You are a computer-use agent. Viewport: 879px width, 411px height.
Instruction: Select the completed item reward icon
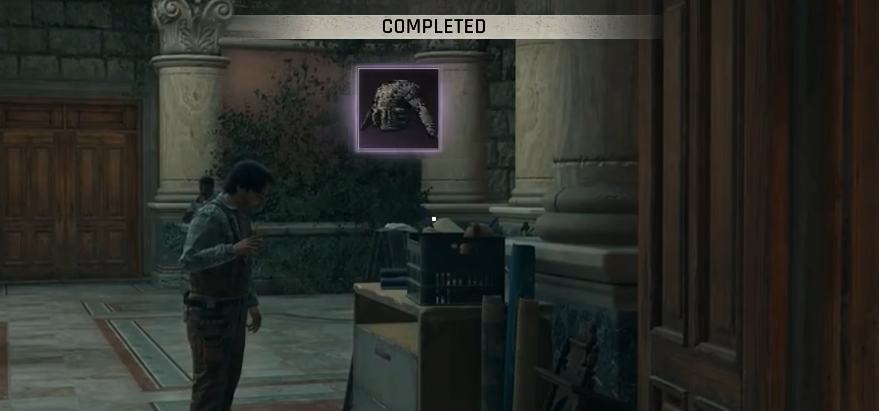pos(399,109)
